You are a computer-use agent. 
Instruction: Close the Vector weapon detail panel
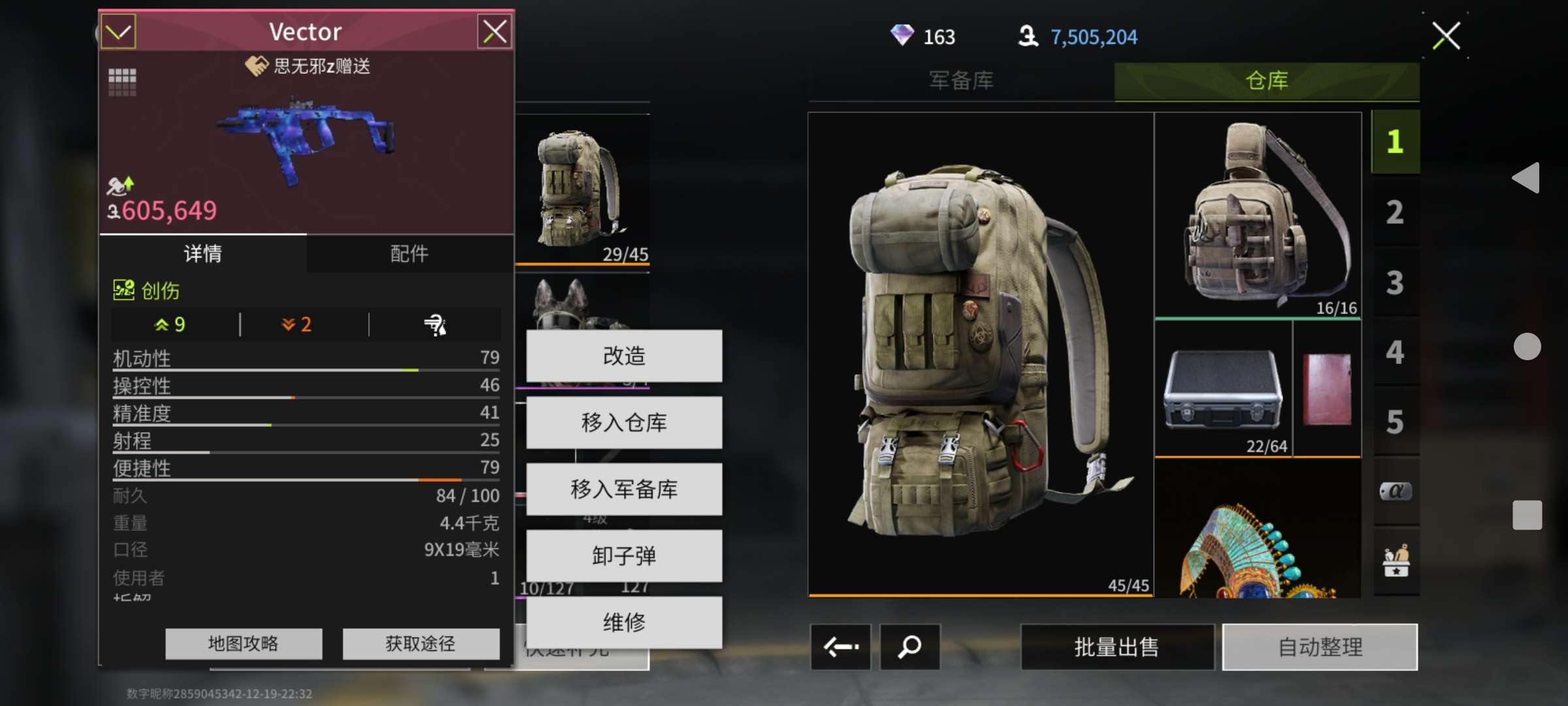point(495,31)
